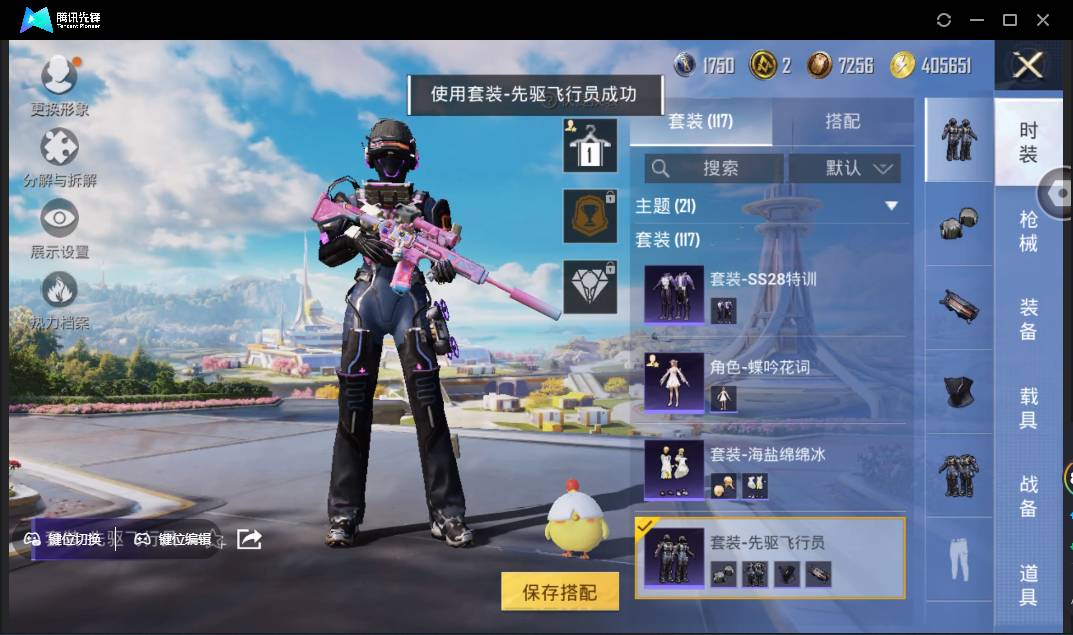Close the wardrobe with the X button
Screen dimensions: 1073x635
coord(1027,66)
